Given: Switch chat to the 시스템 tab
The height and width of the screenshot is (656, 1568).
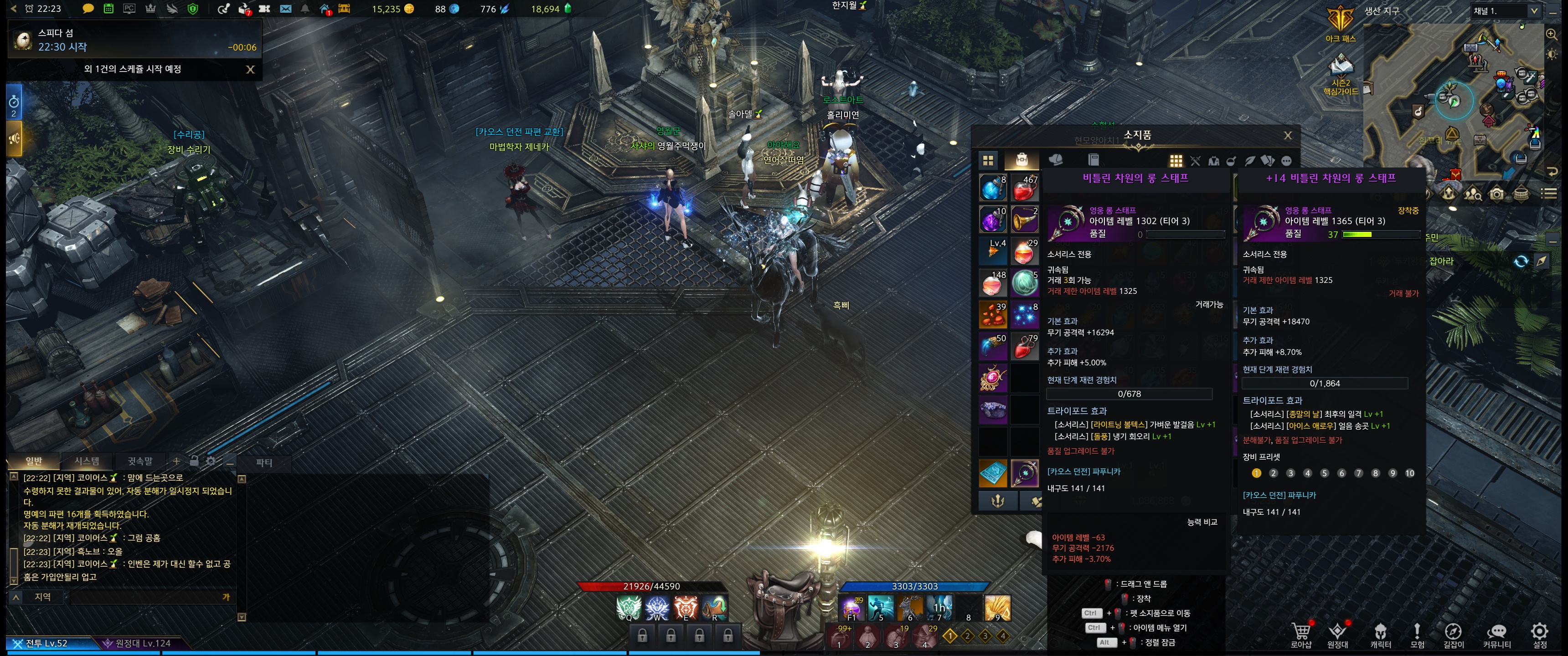Looking at the screenshot, I should [x=87, y=461].
